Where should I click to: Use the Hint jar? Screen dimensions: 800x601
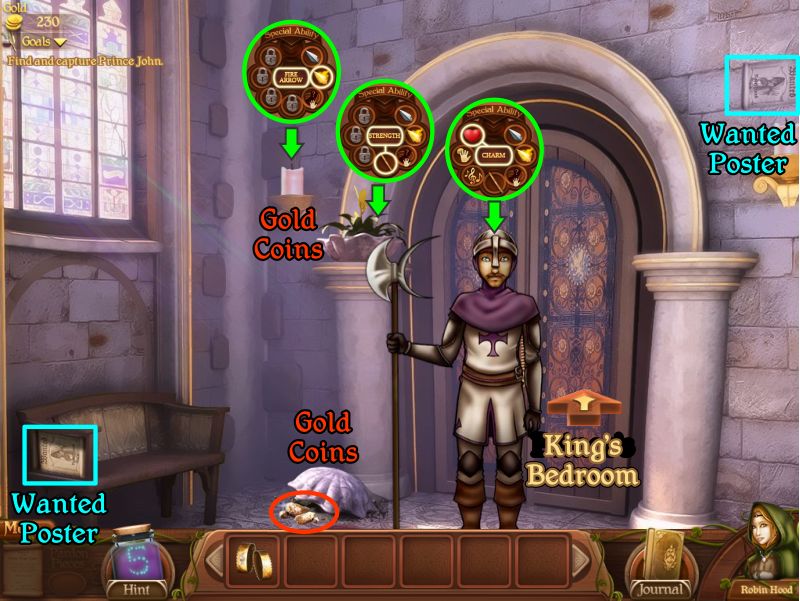click(x=138, y=560)
